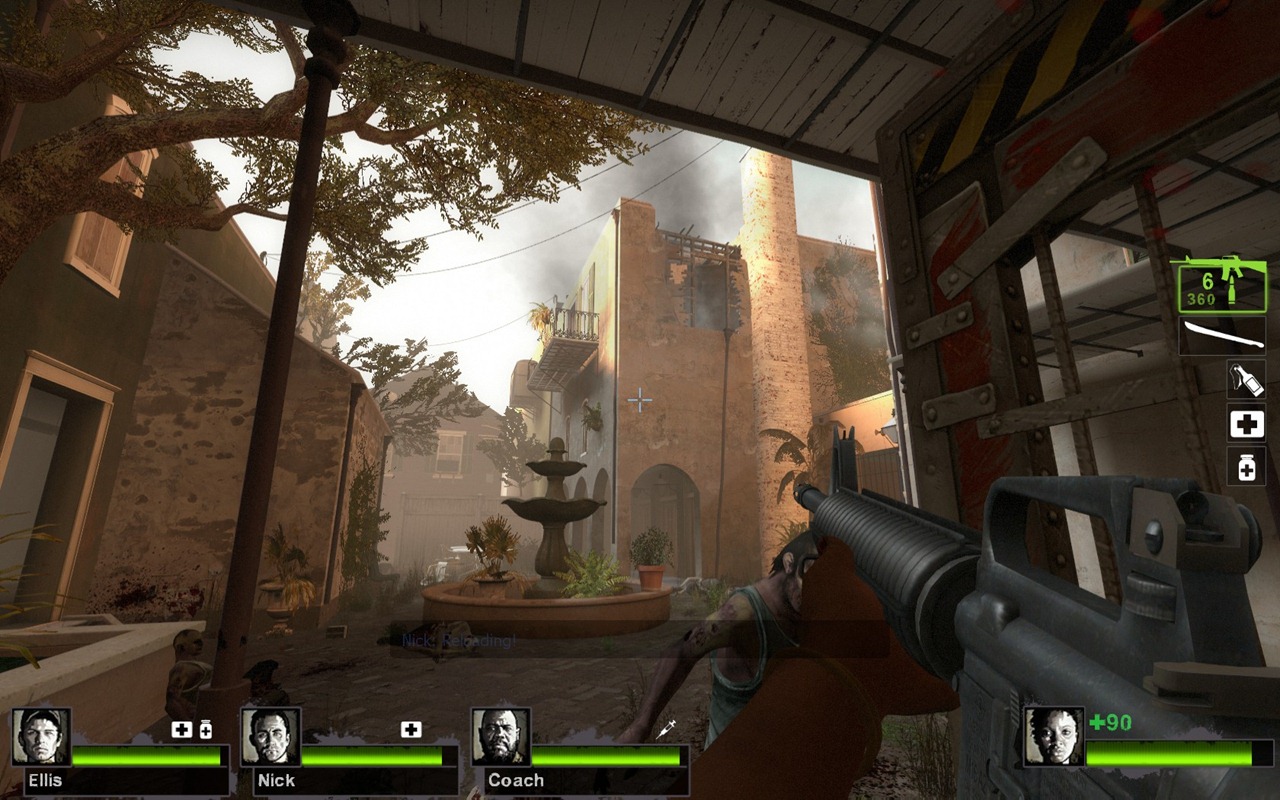Select the assault rifle weapon slot
This screenshot has height=800, width=1280.
coord(1217,284)
